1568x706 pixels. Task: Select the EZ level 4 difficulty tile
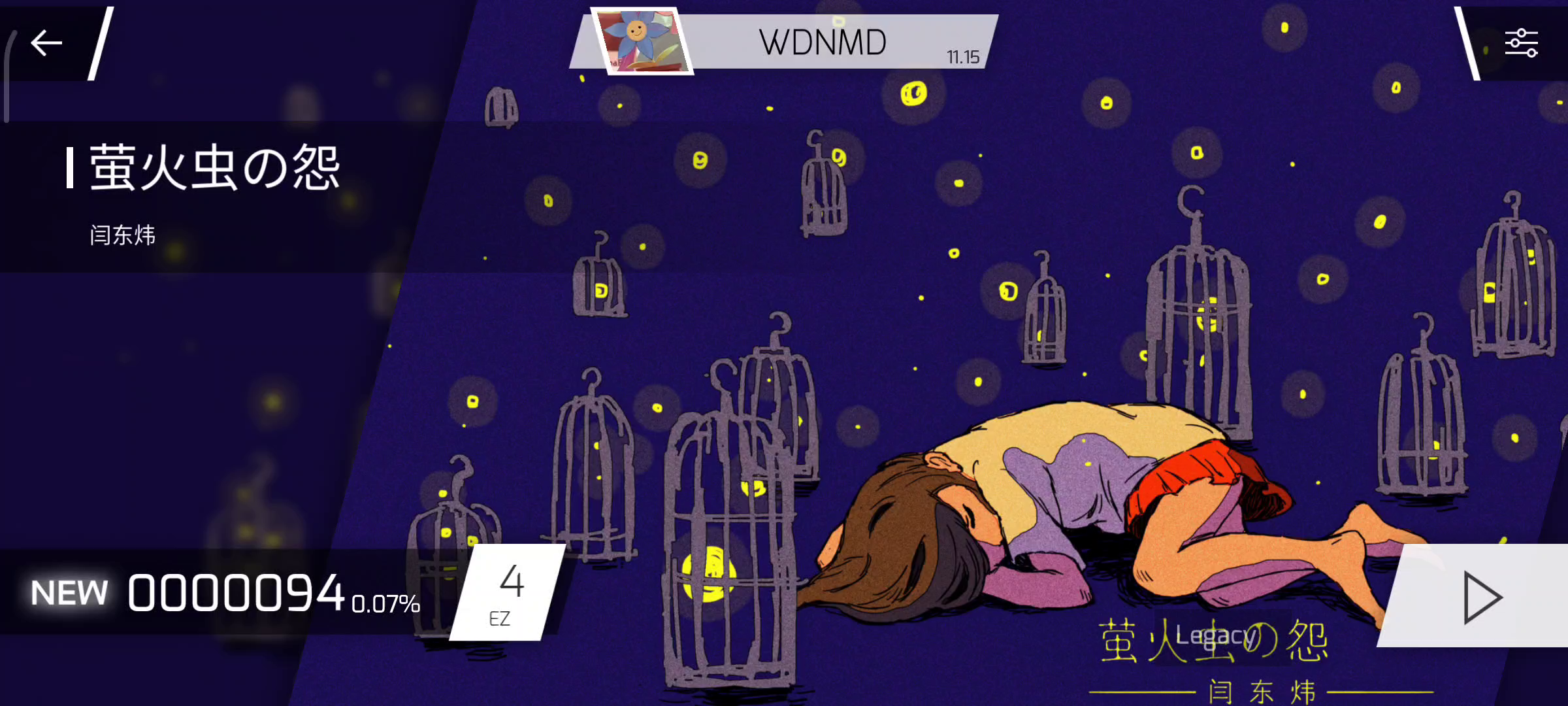click(x=508, y=593)
